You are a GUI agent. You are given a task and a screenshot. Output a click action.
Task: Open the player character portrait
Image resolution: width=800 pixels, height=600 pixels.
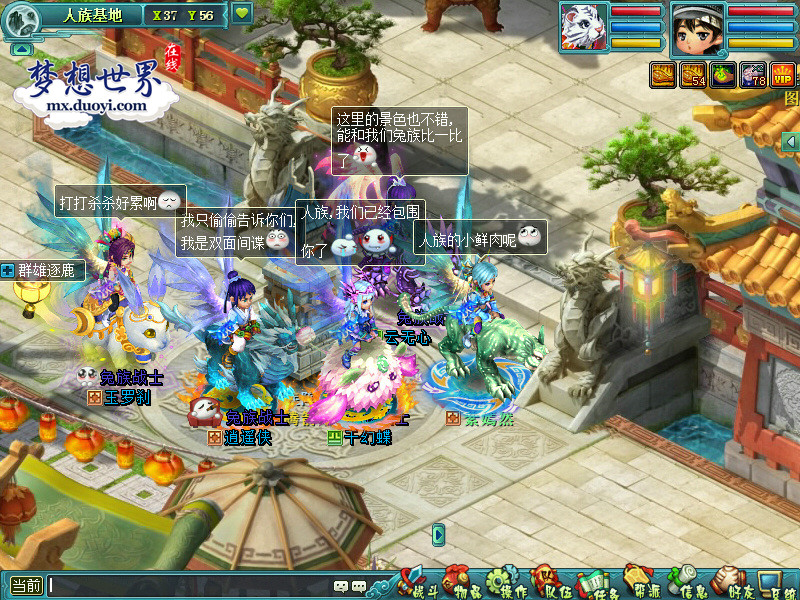(x=697, y=27)
